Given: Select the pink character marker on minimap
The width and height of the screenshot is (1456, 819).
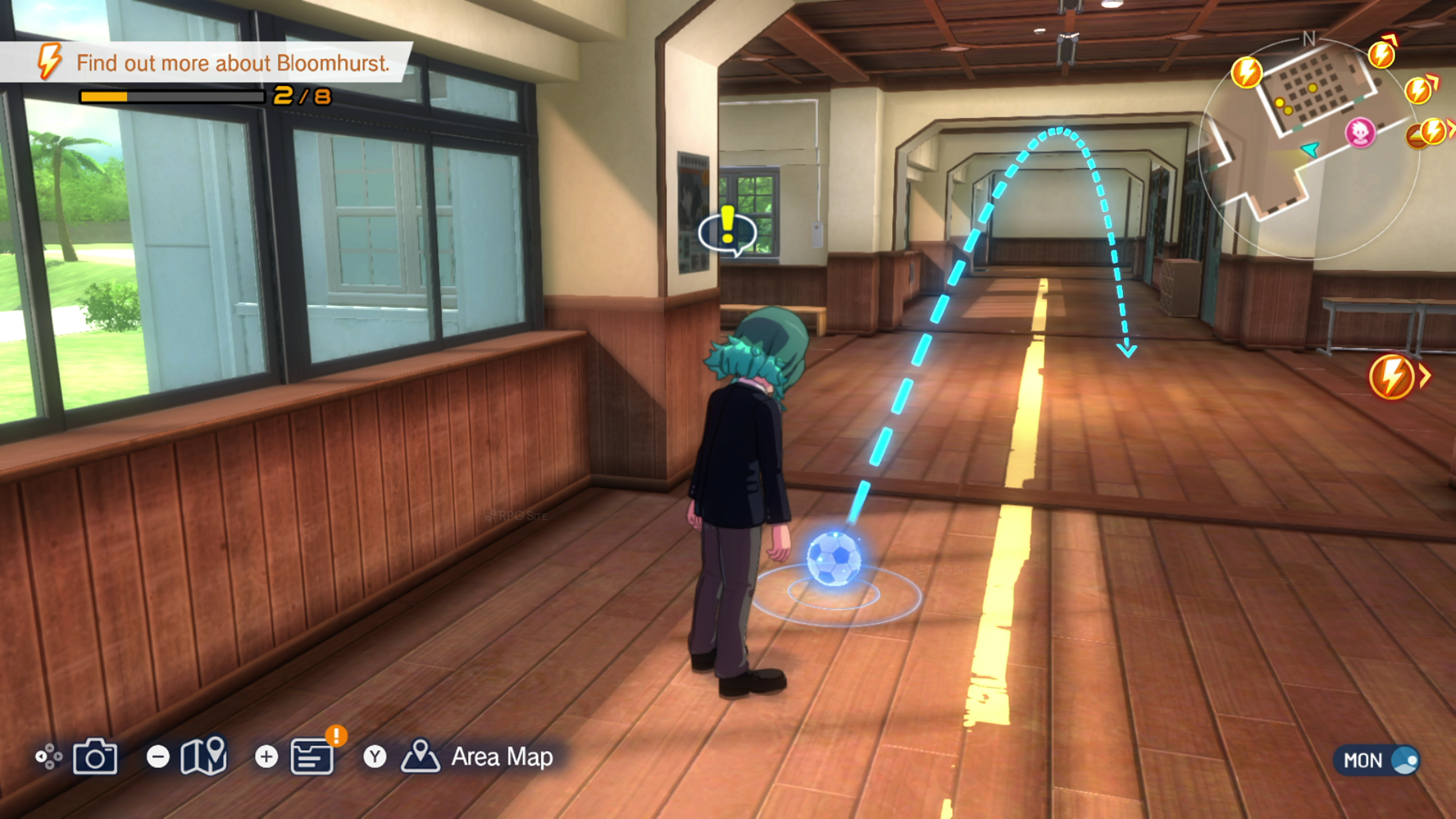Looking at the screenshot, I should [x=1360, y=133].
